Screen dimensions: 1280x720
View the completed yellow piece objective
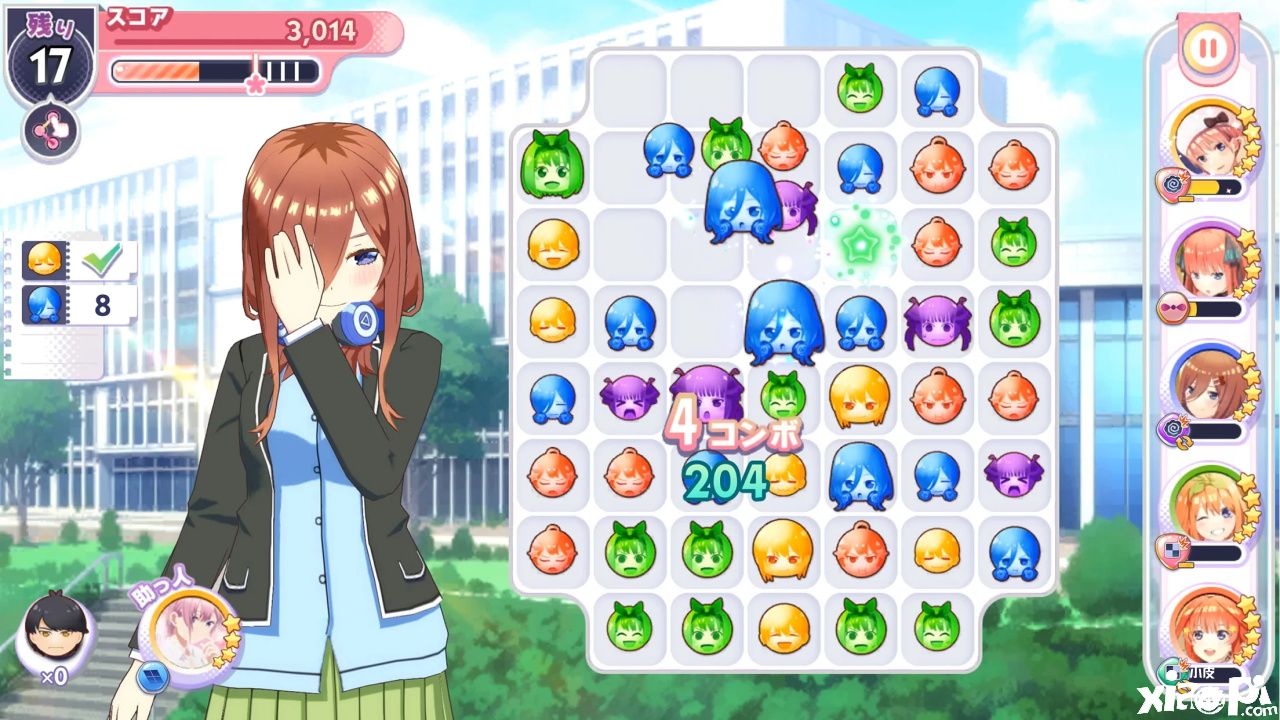click(x=80, y=260)
